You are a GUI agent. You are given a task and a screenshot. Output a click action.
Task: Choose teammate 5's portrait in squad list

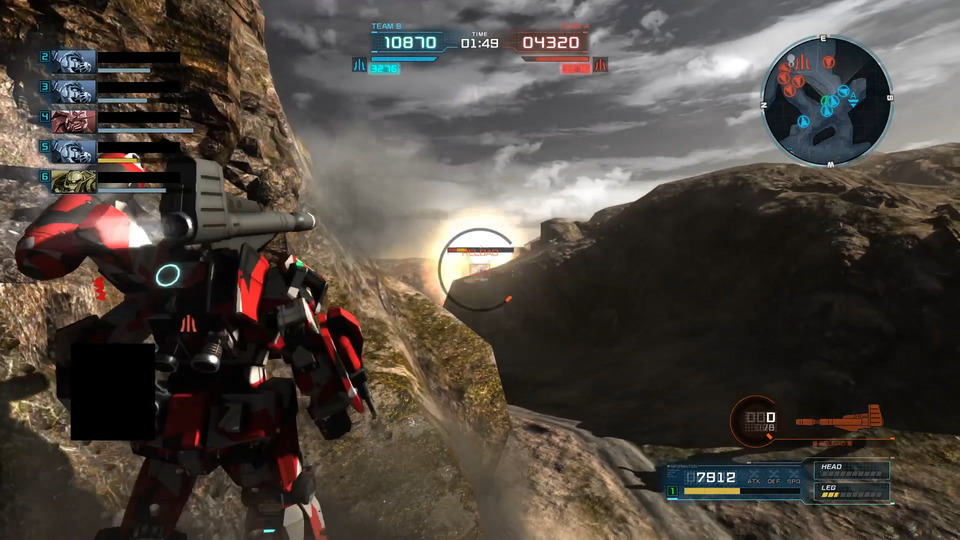coord(73,151)
